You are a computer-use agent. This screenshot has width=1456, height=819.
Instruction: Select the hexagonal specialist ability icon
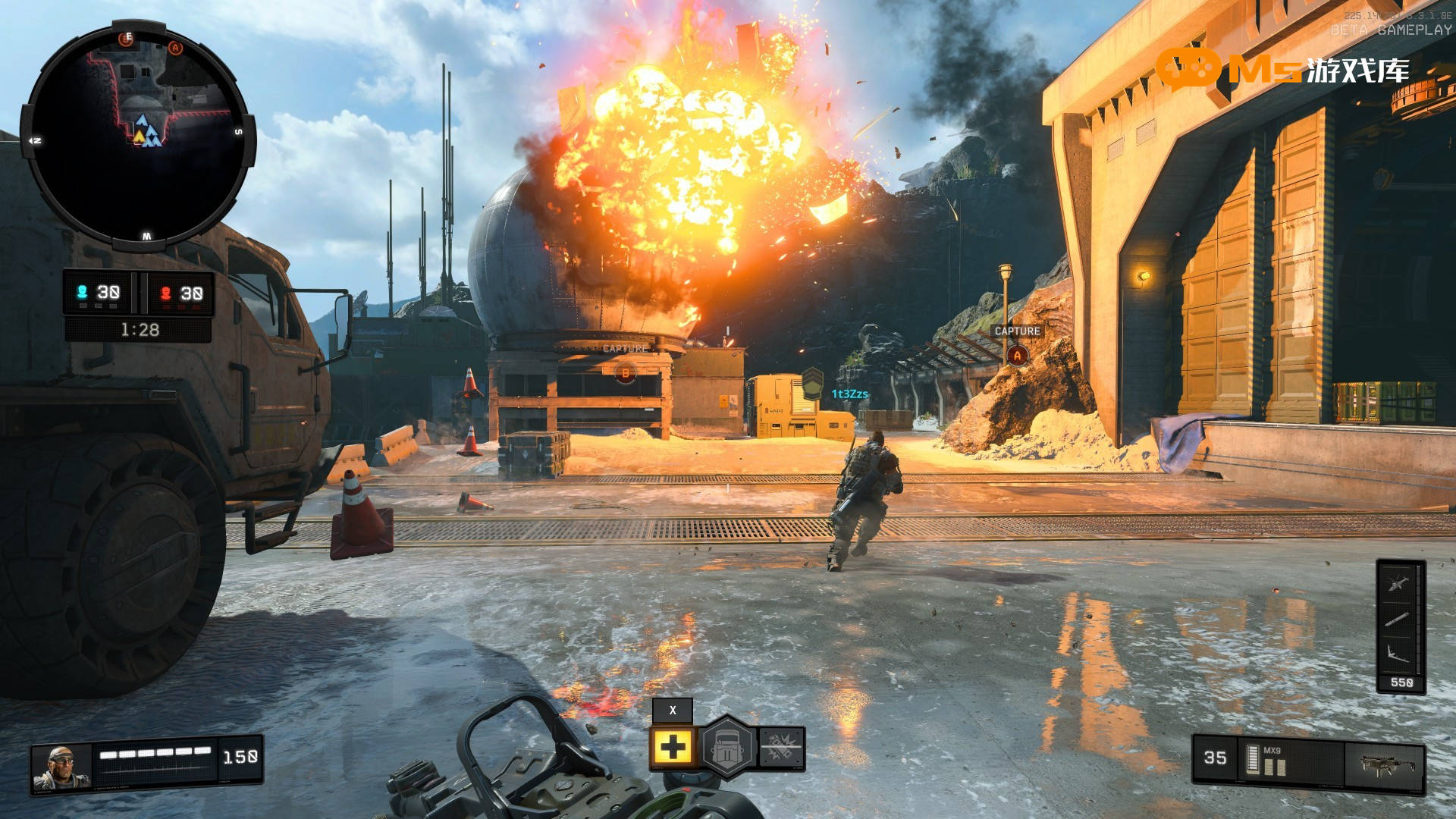click(727, 748)
